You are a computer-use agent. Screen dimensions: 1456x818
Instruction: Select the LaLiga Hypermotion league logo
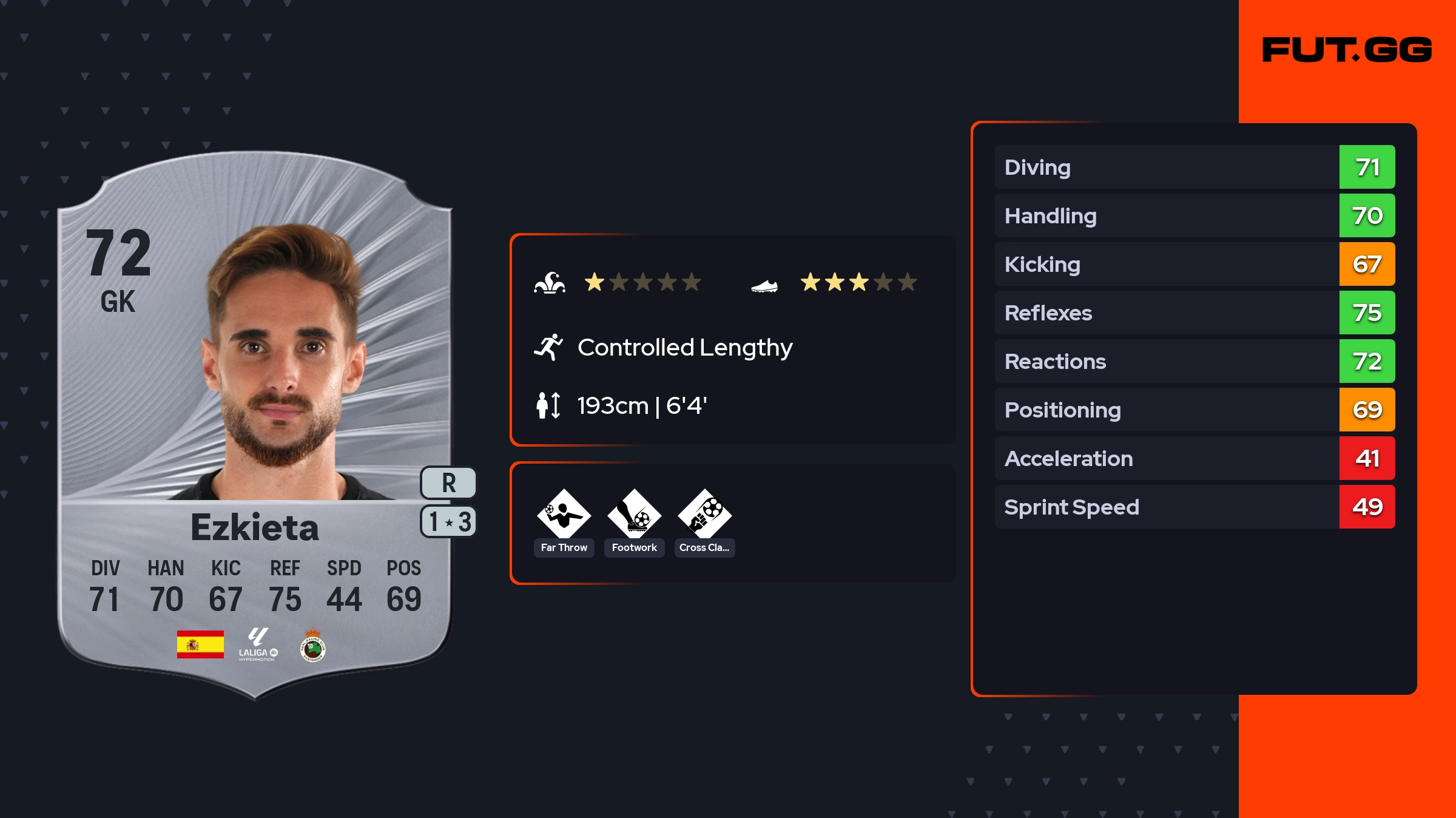coord(258,644)
